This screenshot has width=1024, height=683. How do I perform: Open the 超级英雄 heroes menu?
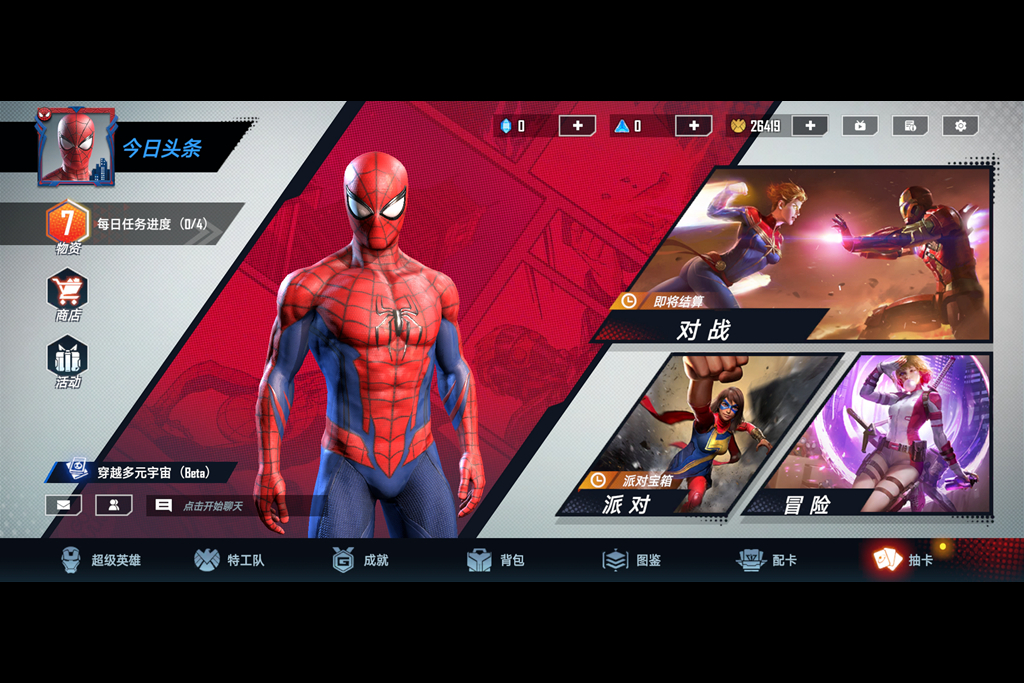pyautogui.click(x=100, y=560)
